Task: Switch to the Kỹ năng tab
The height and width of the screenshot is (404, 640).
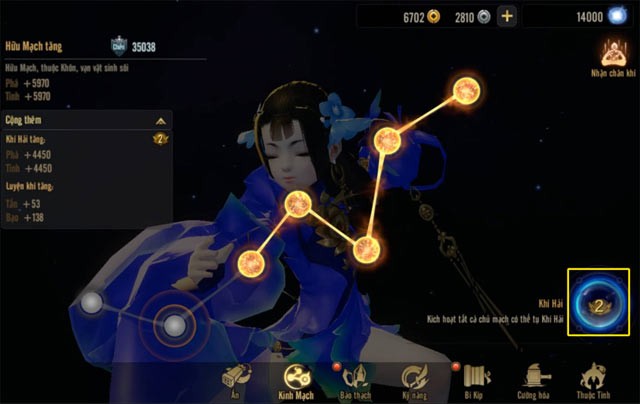Action: (x=415, y=379)
